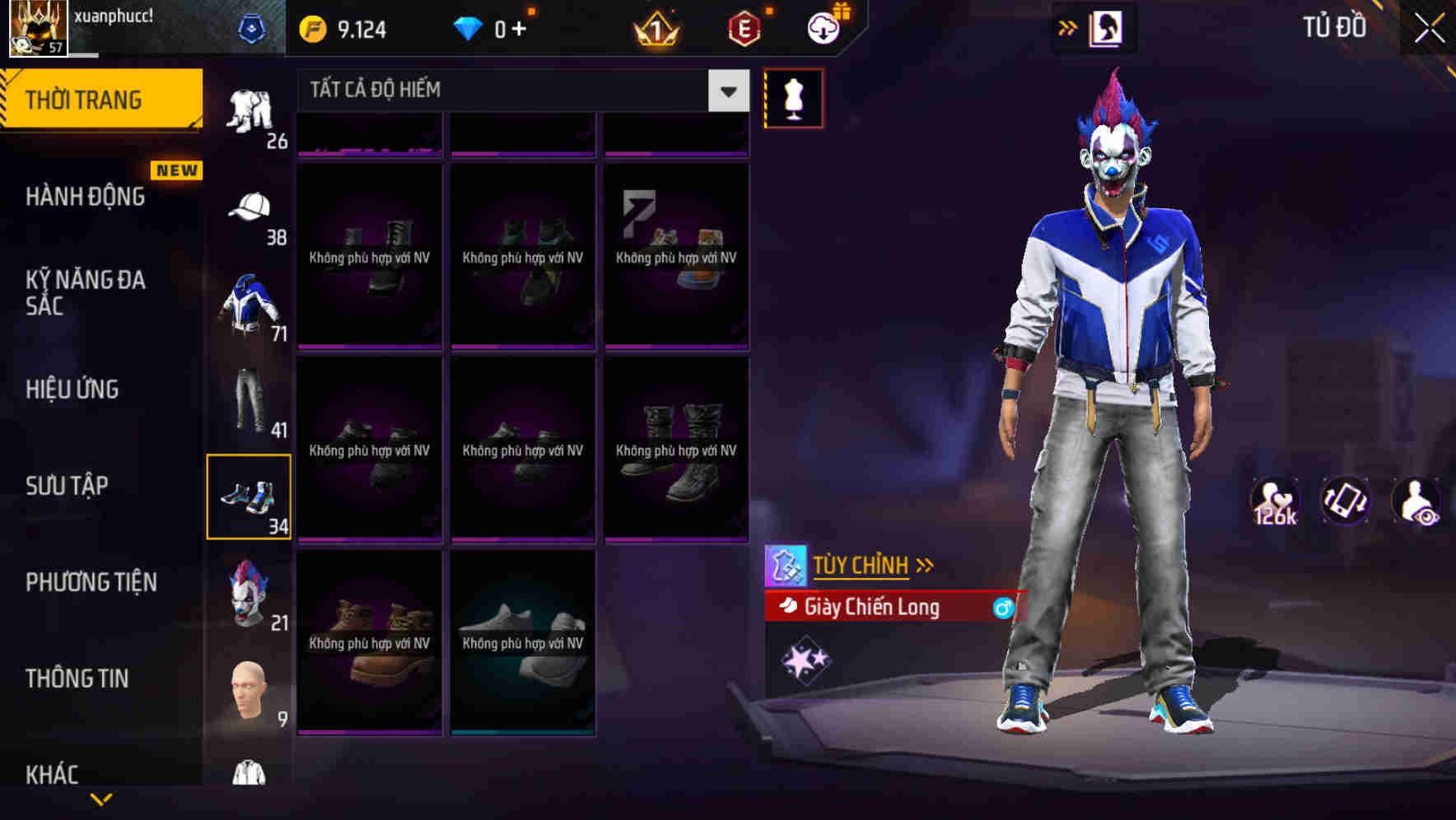Collapse the sidebar via double-chevron arrows

pyautogui.click(x=1068, y=26)
